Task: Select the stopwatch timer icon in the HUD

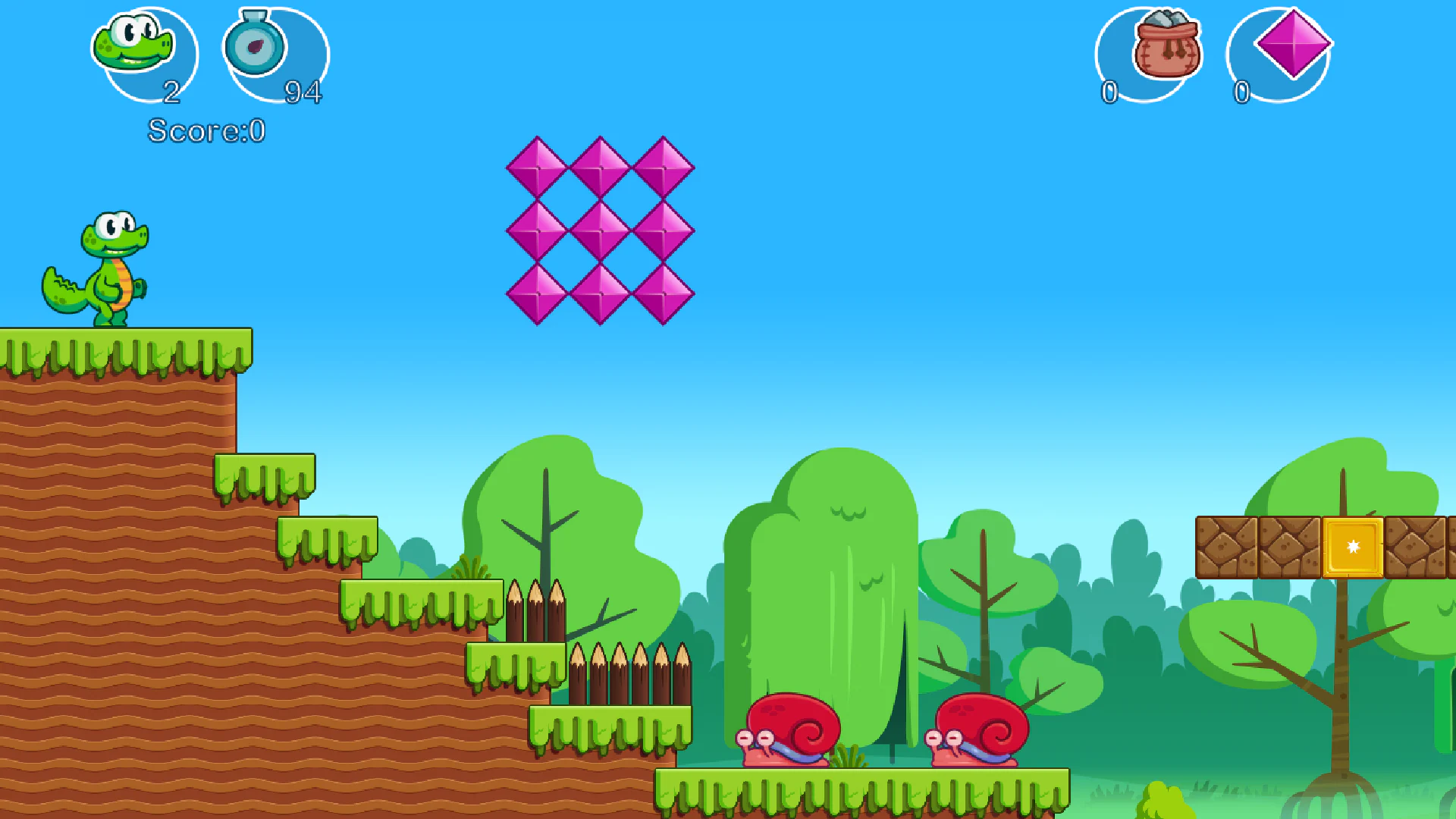Action: [255, 45]
